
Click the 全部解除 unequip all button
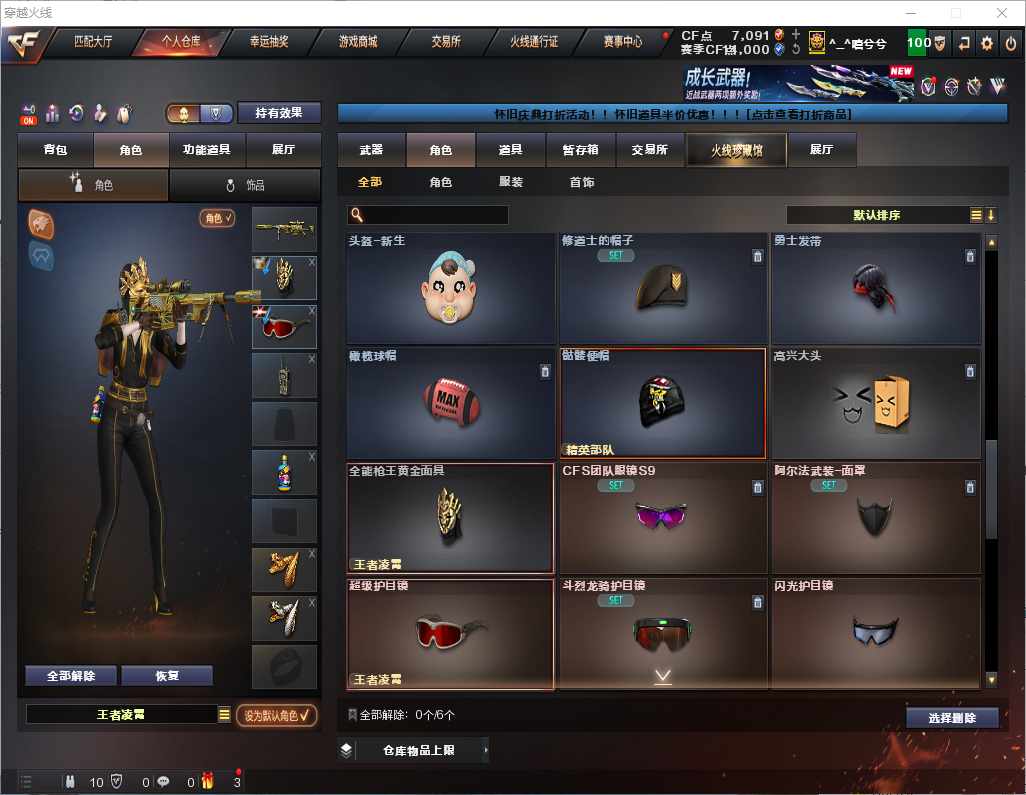71,676
